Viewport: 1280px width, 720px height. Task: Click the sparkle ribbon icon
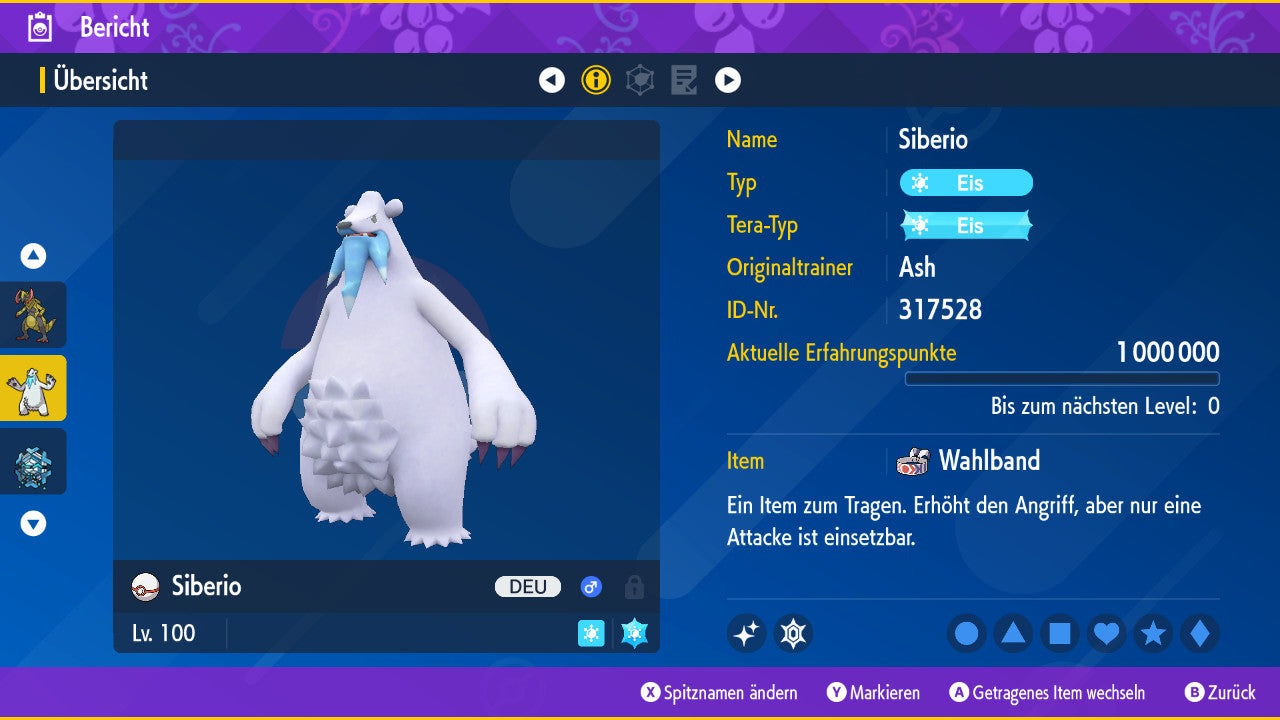click(746, 634)
